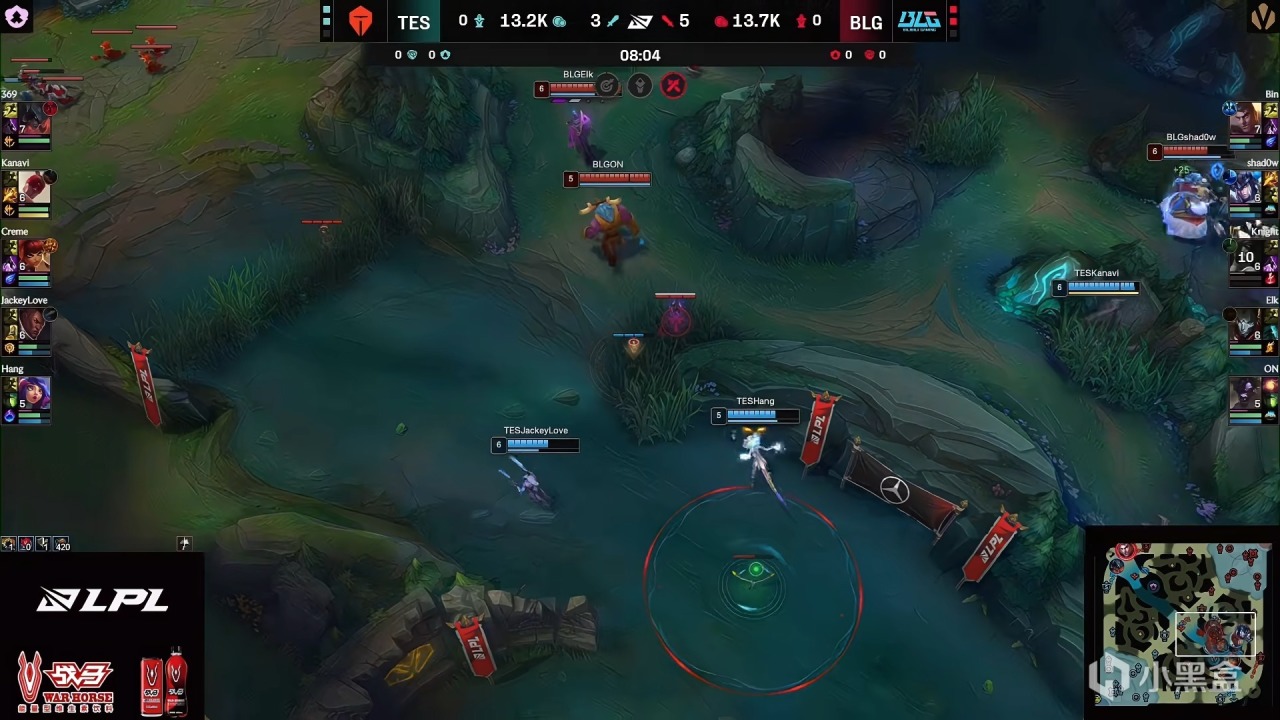Select Creme's champion portrait
Image resolution: width=1280 pixels, height=720 pixels.
33,256
